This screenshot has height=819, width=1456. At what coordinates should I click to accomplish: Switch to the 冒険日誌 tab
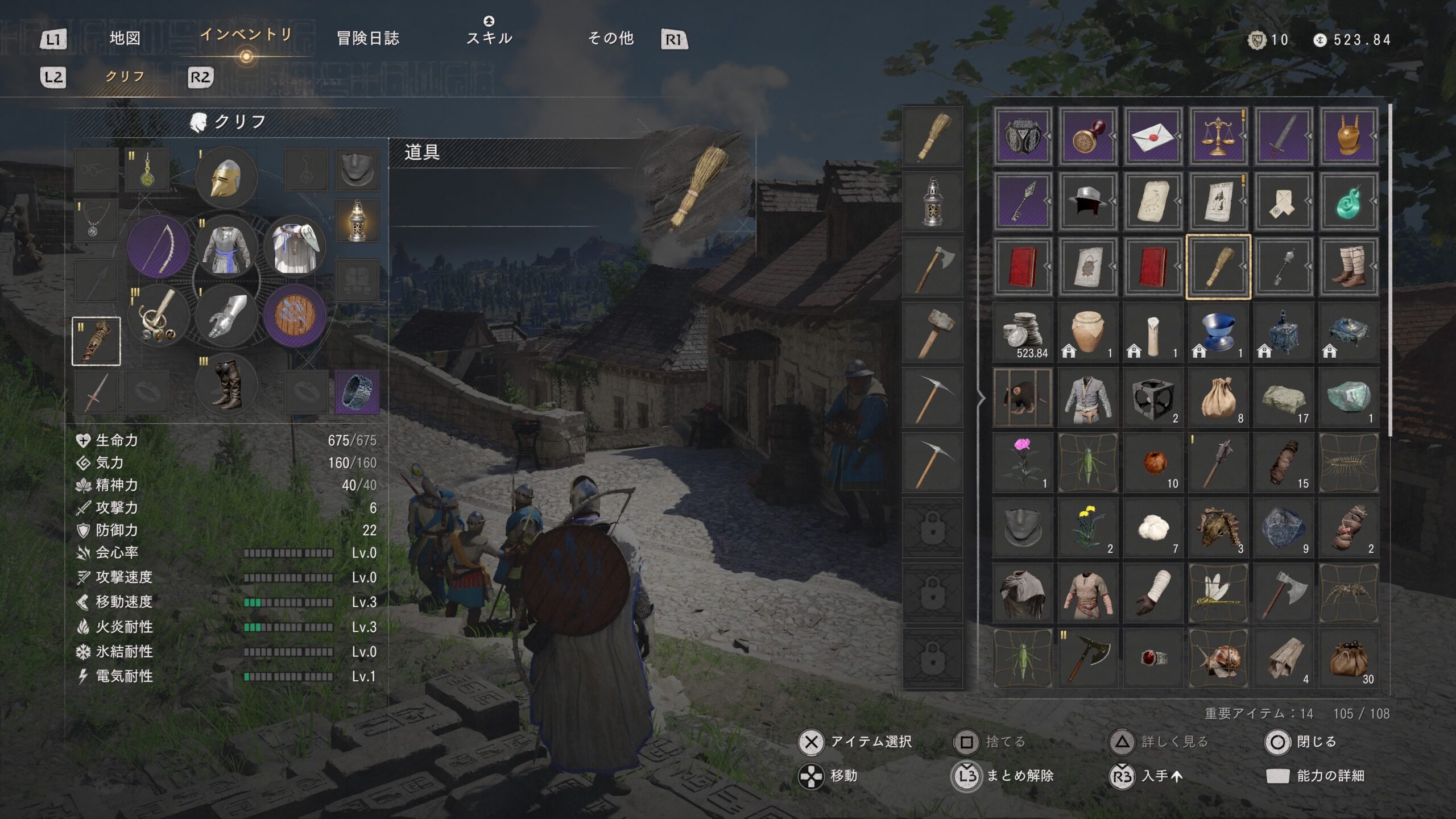(x=368, y=39)
